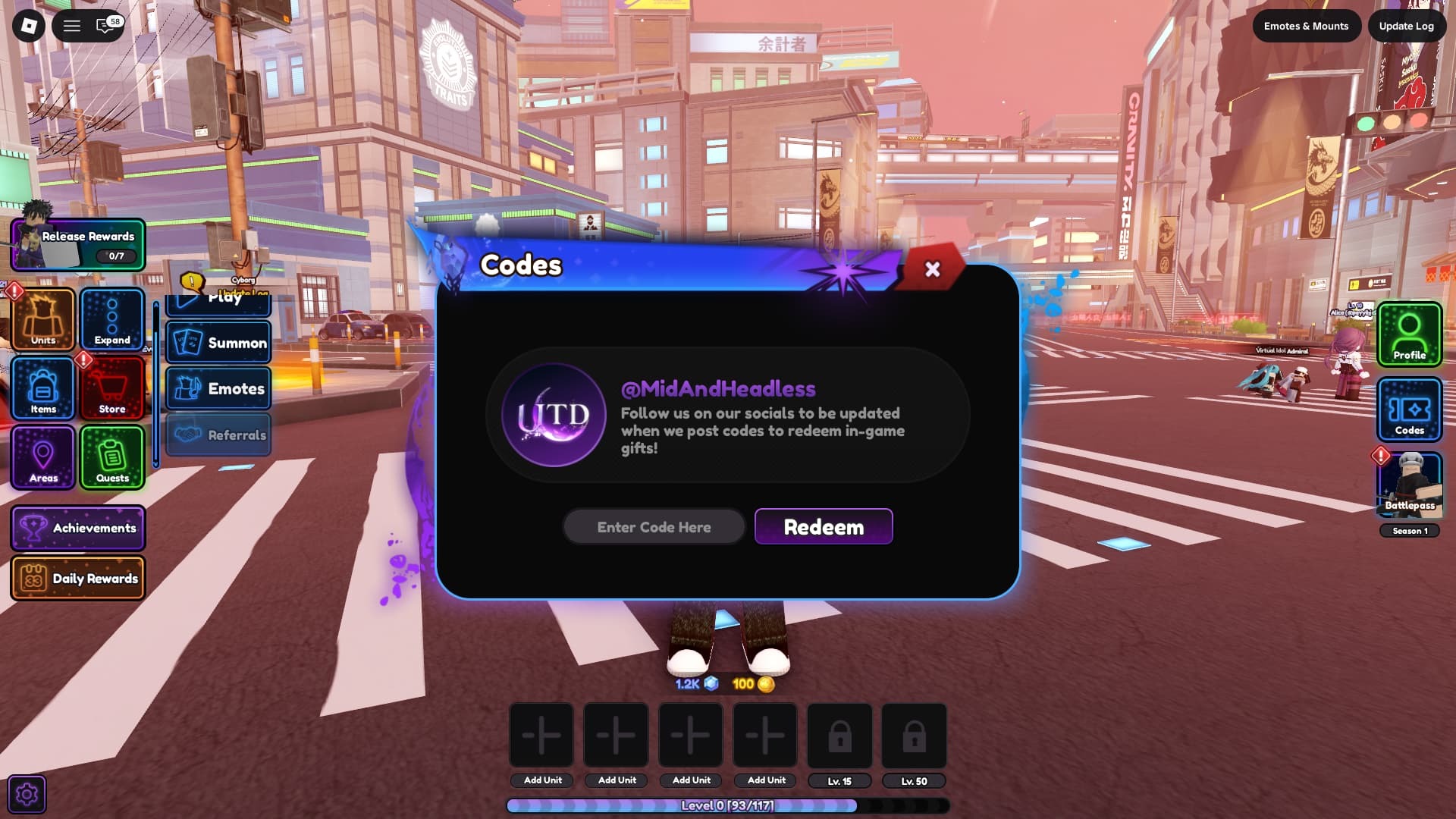This screenshot has height=819, width=1456.
Task: Open the Areas map panel
Action: tap(42, 457)
